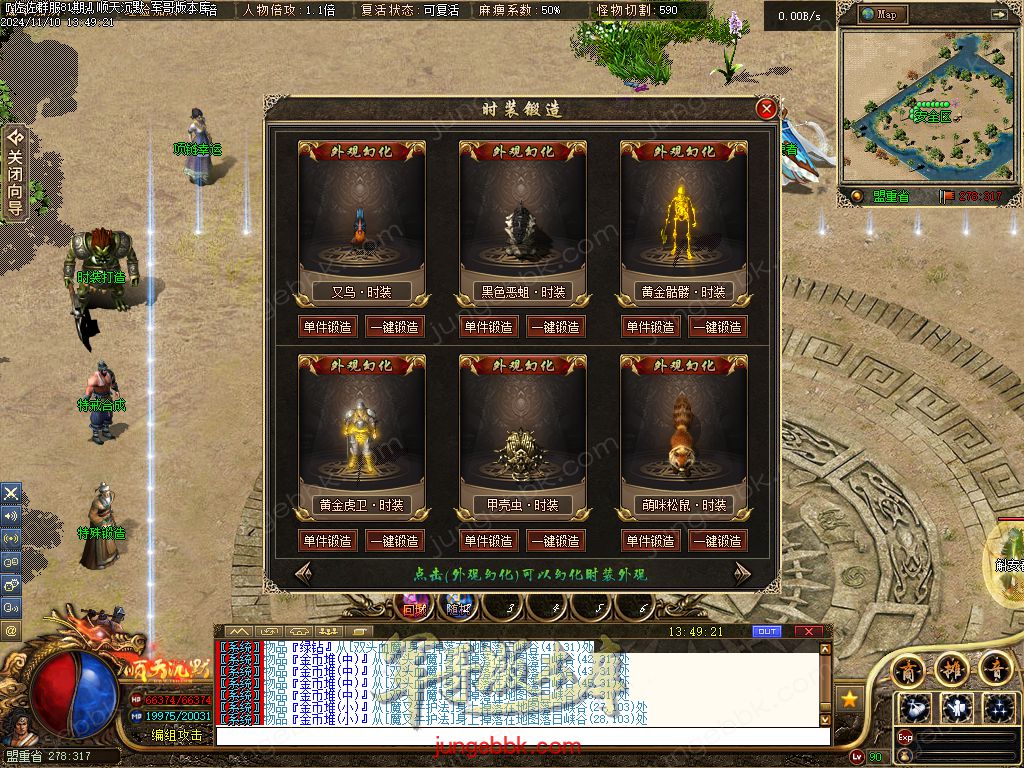Go to the next costume page arrow

742,573
